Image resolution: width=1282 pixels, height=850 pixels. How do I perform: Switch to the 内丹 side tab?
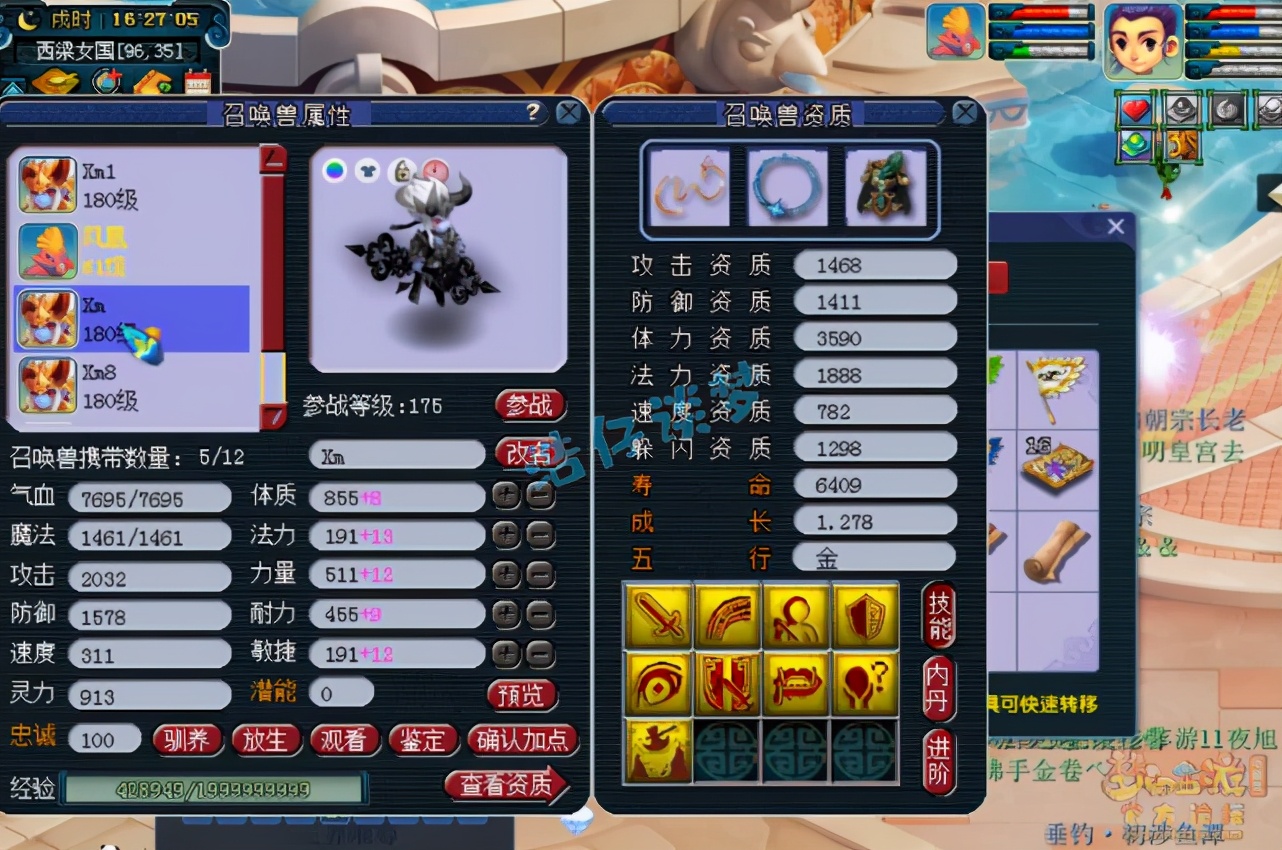[x=937, y=686]
